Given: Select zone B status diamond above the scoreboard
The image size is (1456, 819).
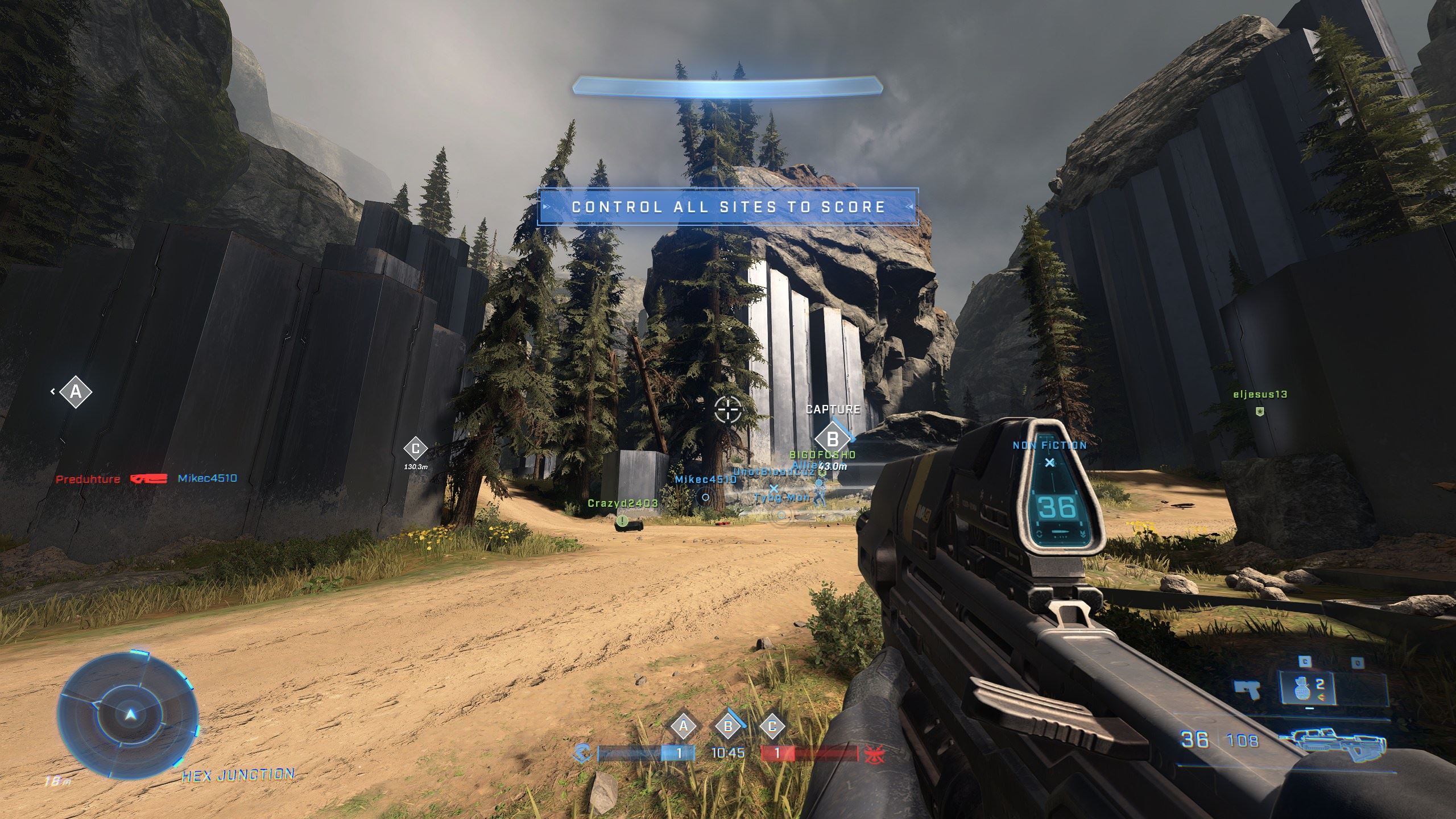Looking at the screenshot, I should (727, 726).
